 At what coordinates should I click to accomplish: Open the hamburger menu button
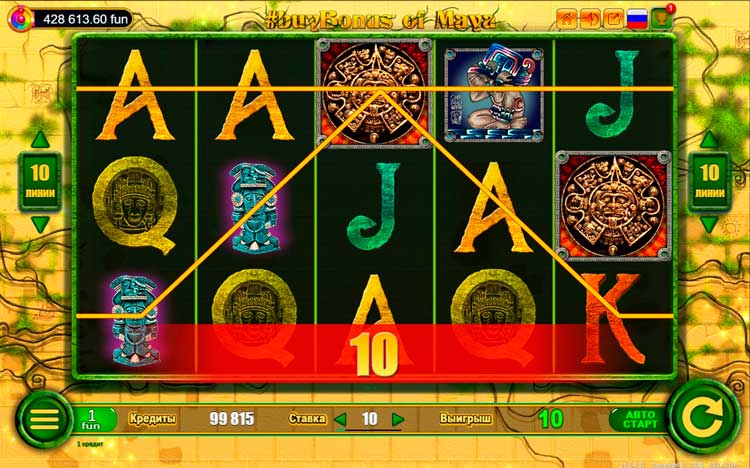click(44, 419)
